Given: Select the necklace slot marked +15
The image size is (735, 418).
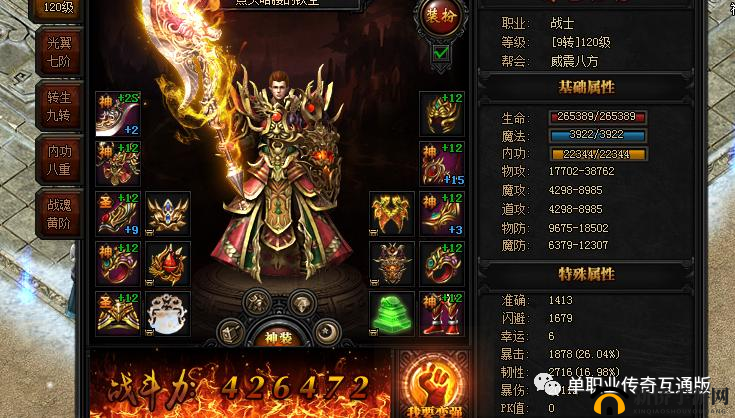Looking at the screenshot, I should pos(441,164).
